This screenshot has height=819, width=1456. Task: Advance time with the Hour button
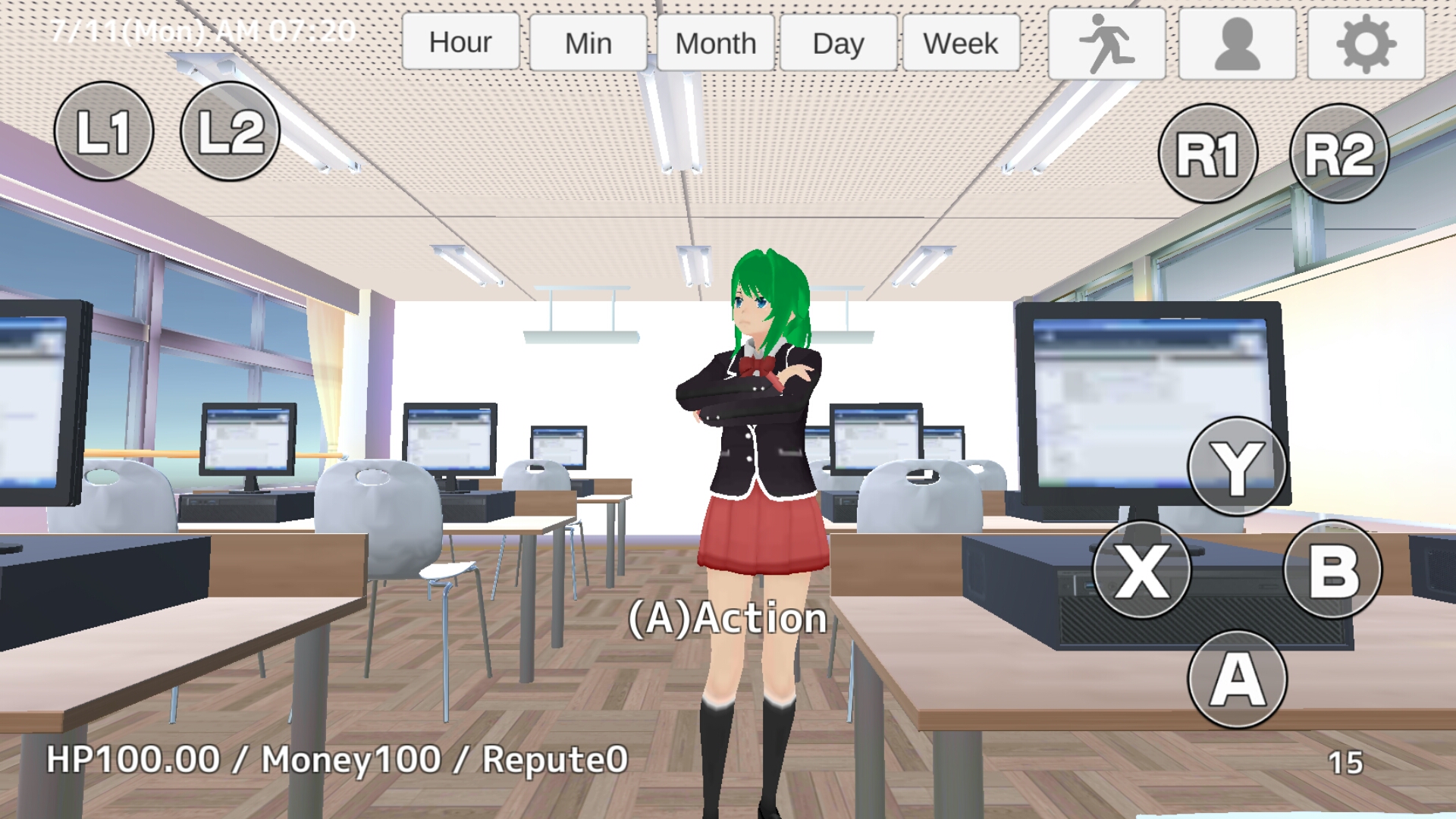coord(460,42)
